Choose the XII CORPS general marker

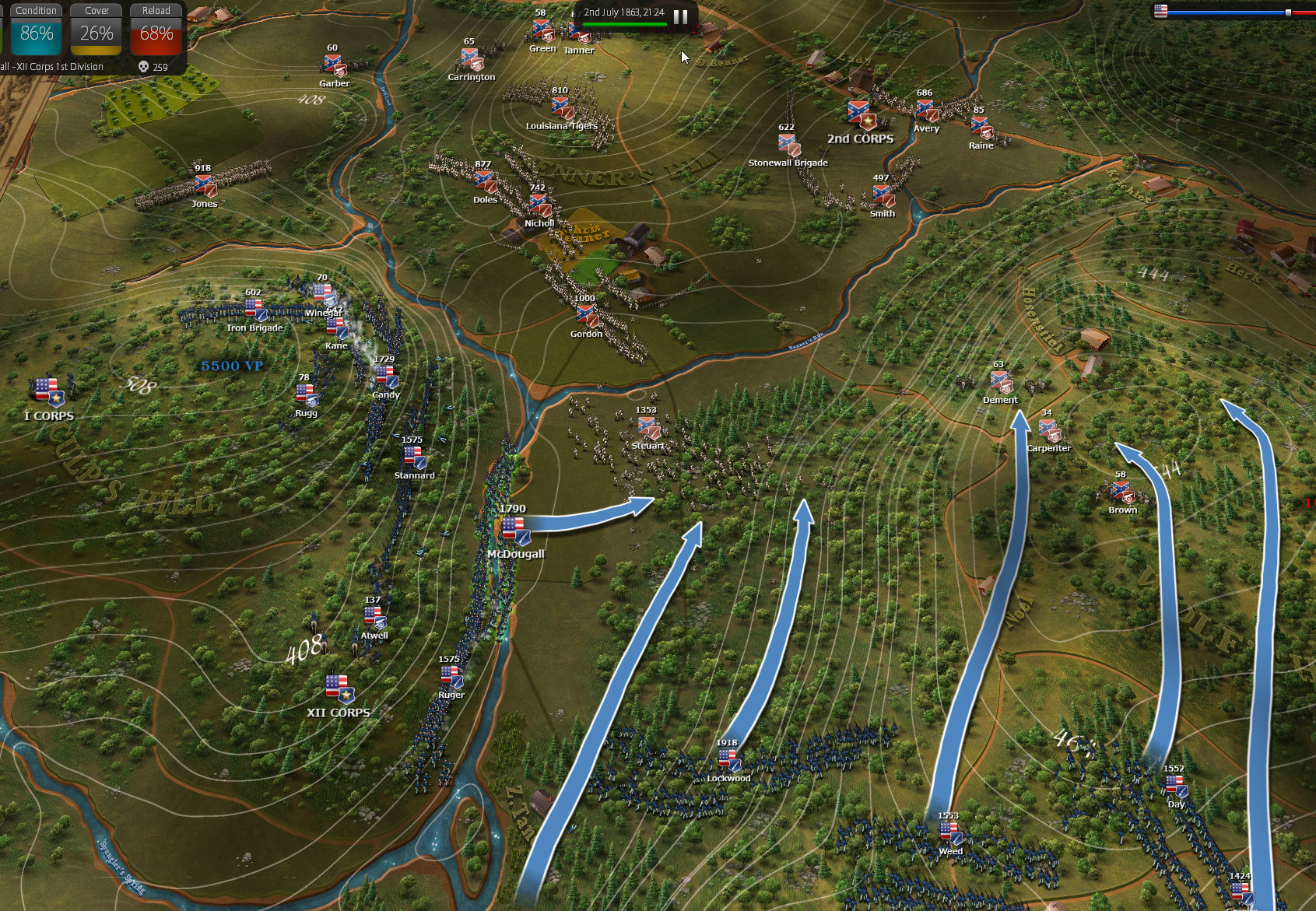coord(339,689)
